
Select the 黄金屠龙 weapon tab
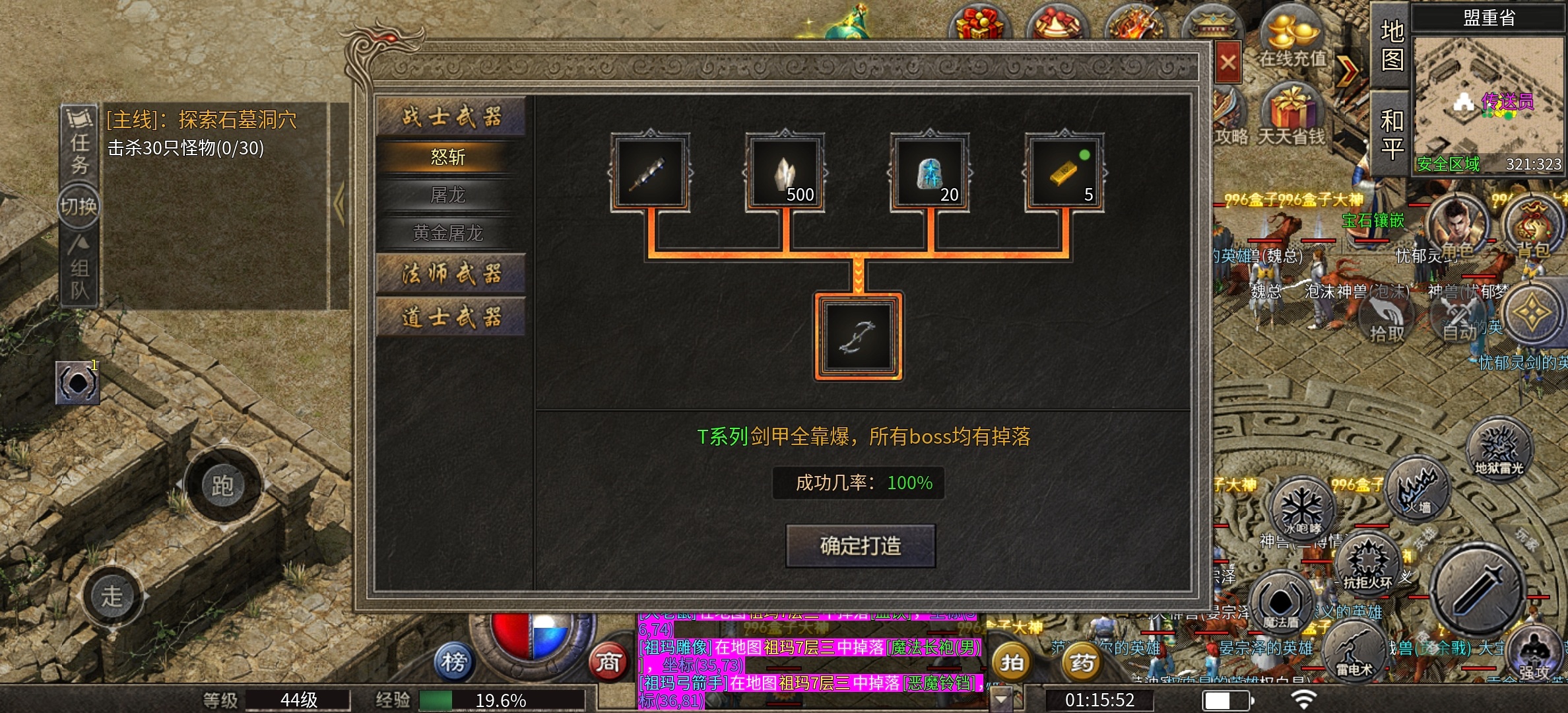pos(451,233)
